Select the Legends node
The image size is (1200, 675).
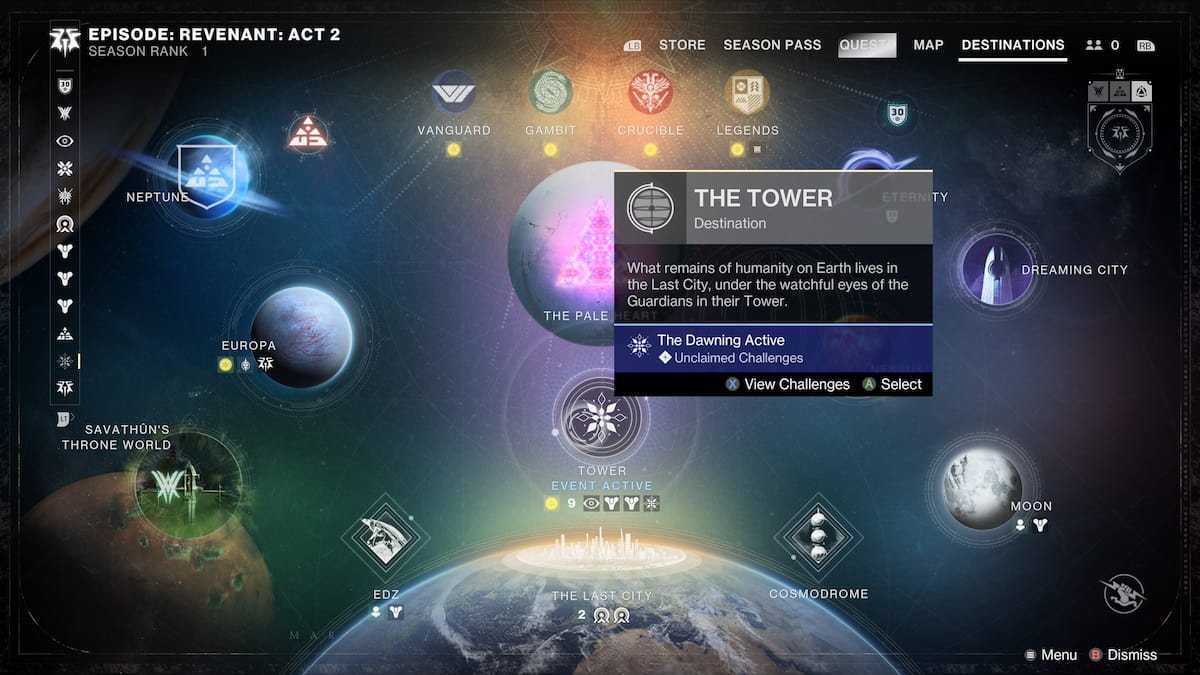click(747, 93)
